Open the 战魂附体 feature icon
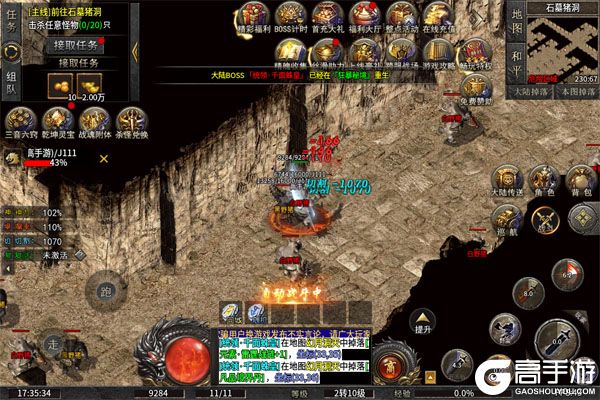This screenshot has height=400, width=600. 93,117
